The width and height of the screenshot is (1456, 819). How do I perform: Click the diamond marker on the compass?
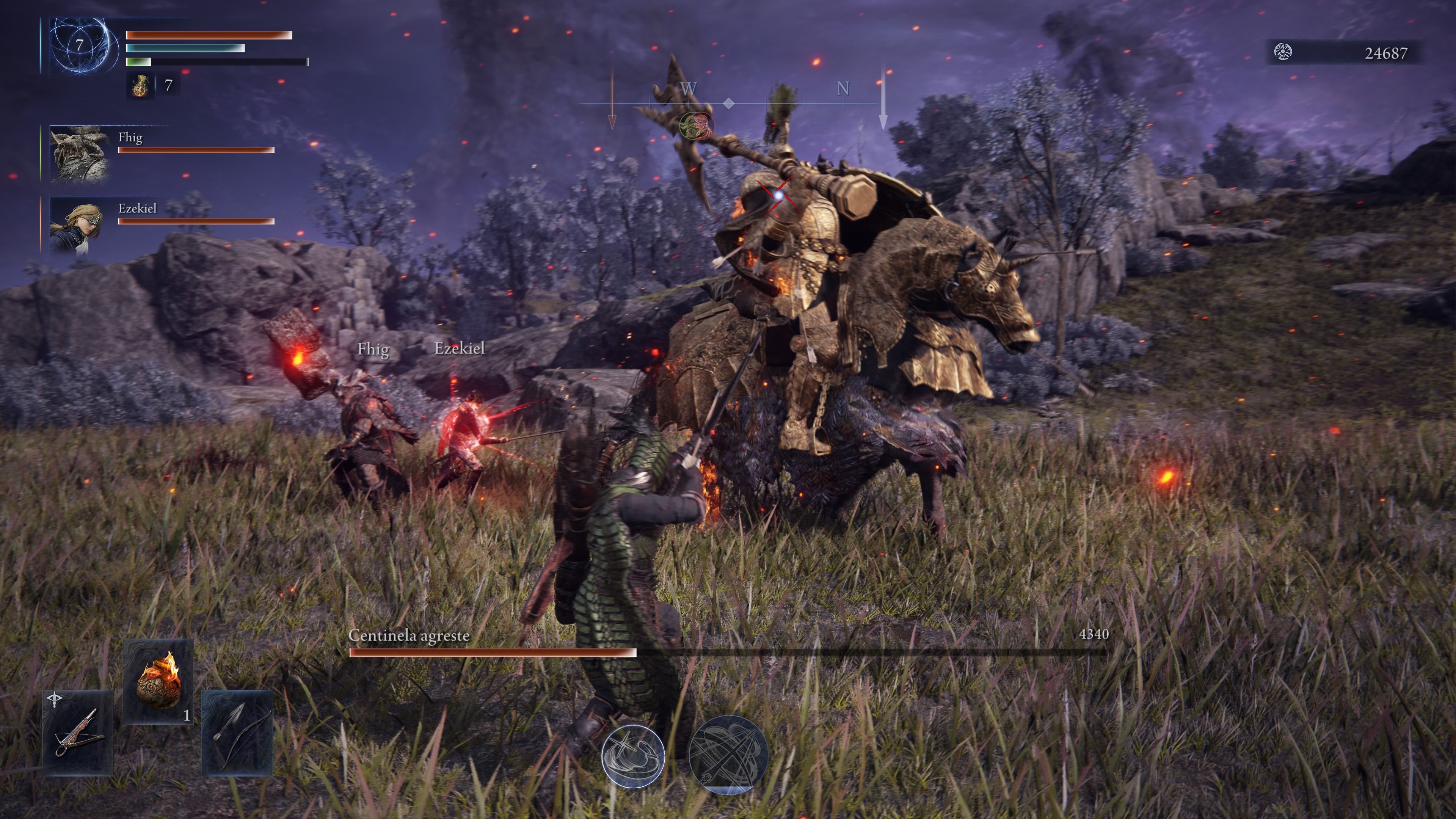click(729, 103)
